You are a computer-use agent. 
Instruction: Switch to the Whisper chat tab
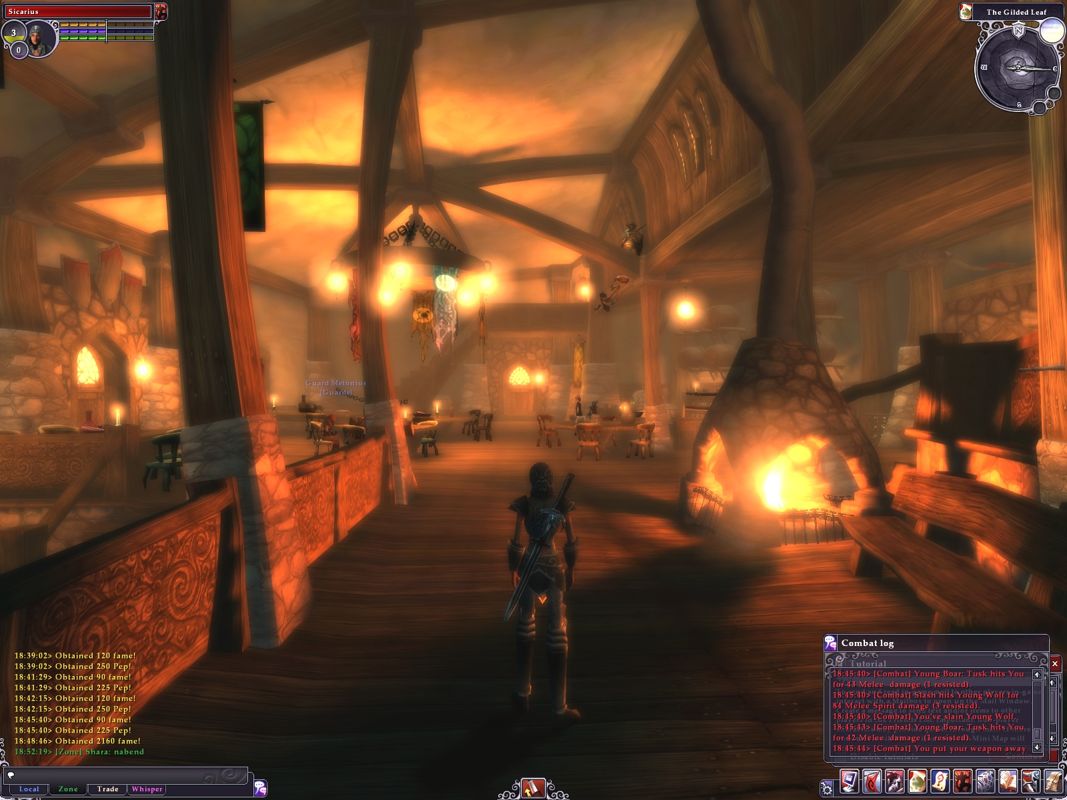pyautogui.click(x=146, y=789)
